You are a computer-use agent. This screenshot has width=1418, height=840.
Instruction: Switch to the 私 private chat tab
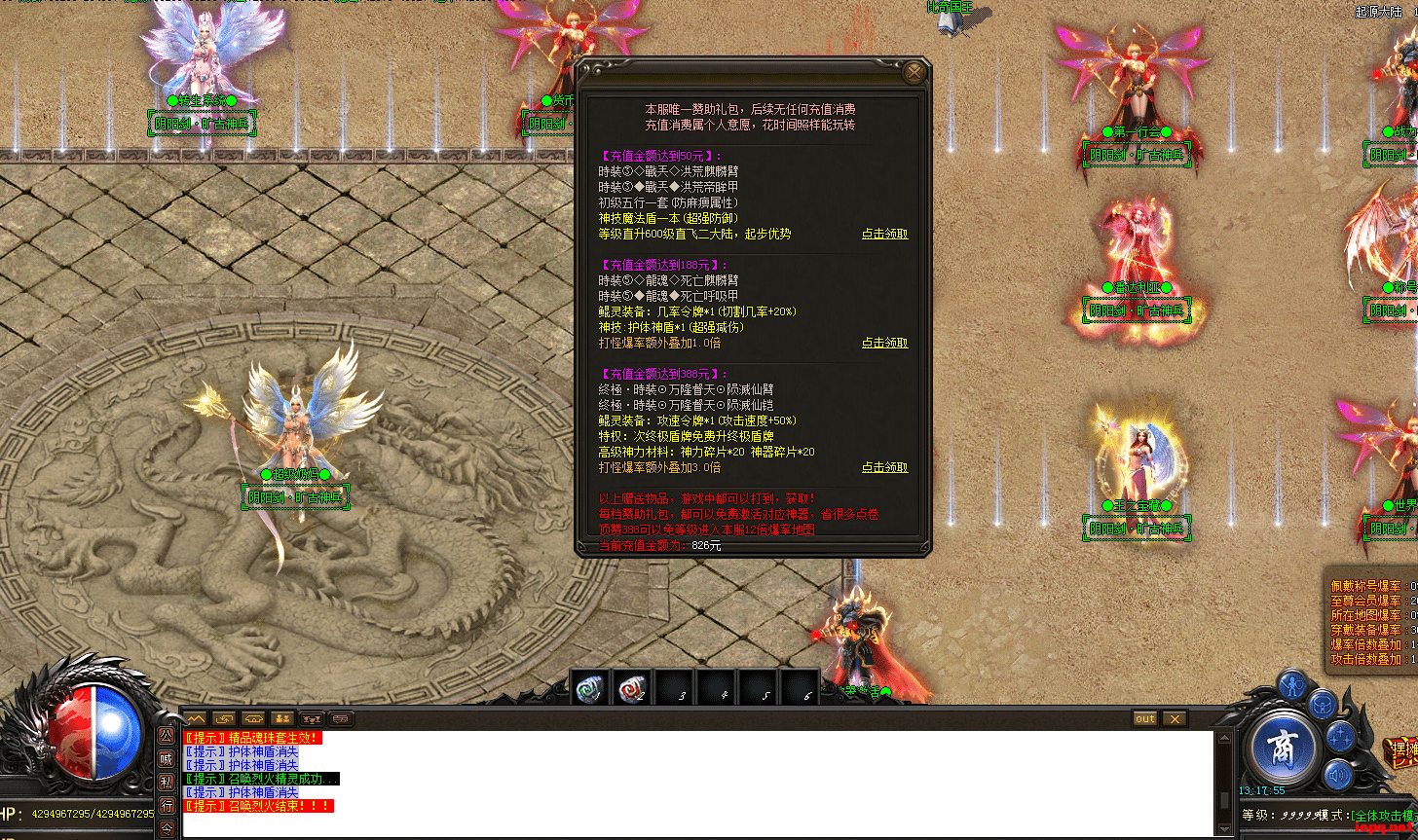coord(168,779)
